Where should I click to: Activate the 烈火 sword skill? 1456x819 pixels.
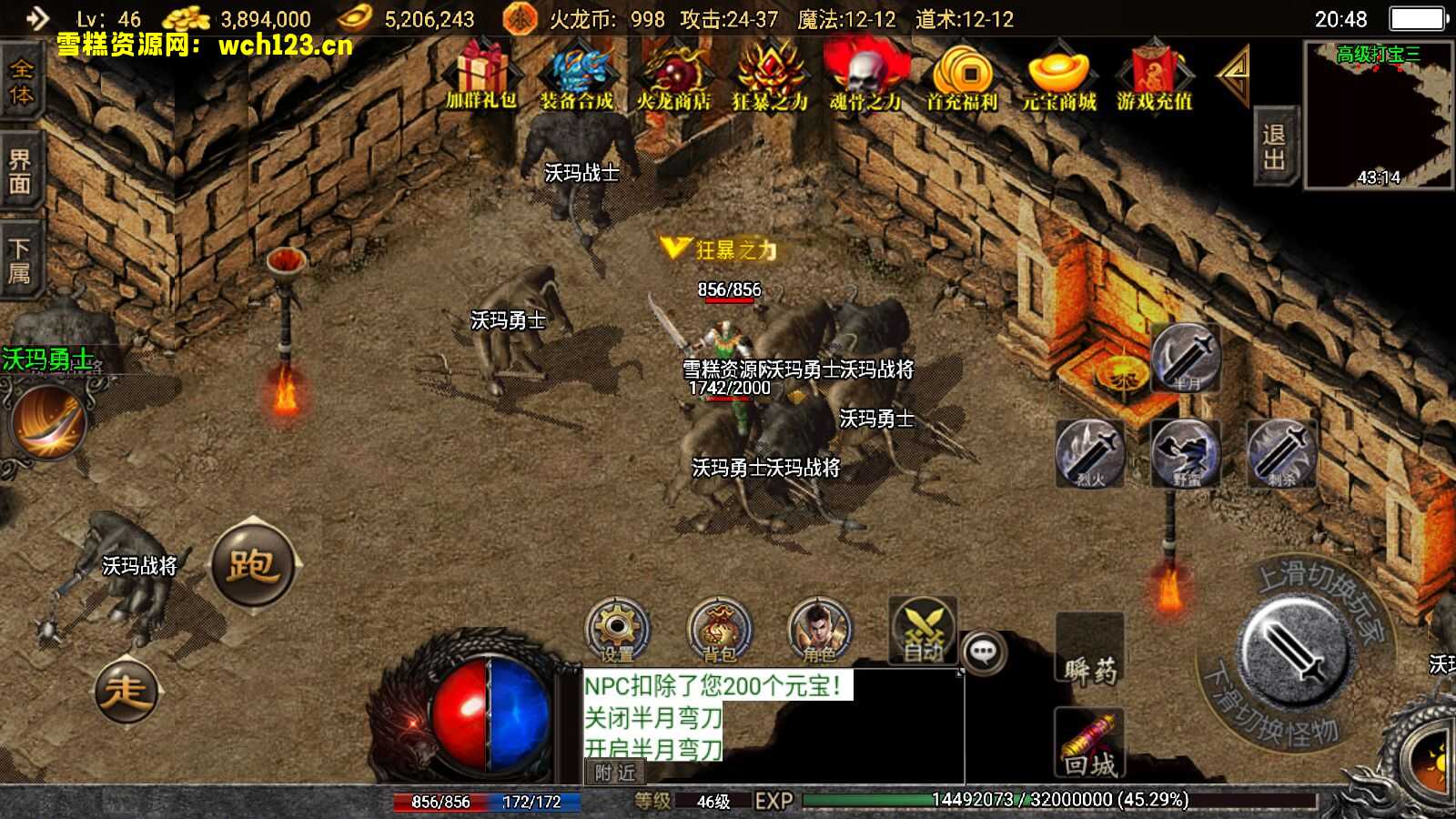click(x=1090, y=452)
